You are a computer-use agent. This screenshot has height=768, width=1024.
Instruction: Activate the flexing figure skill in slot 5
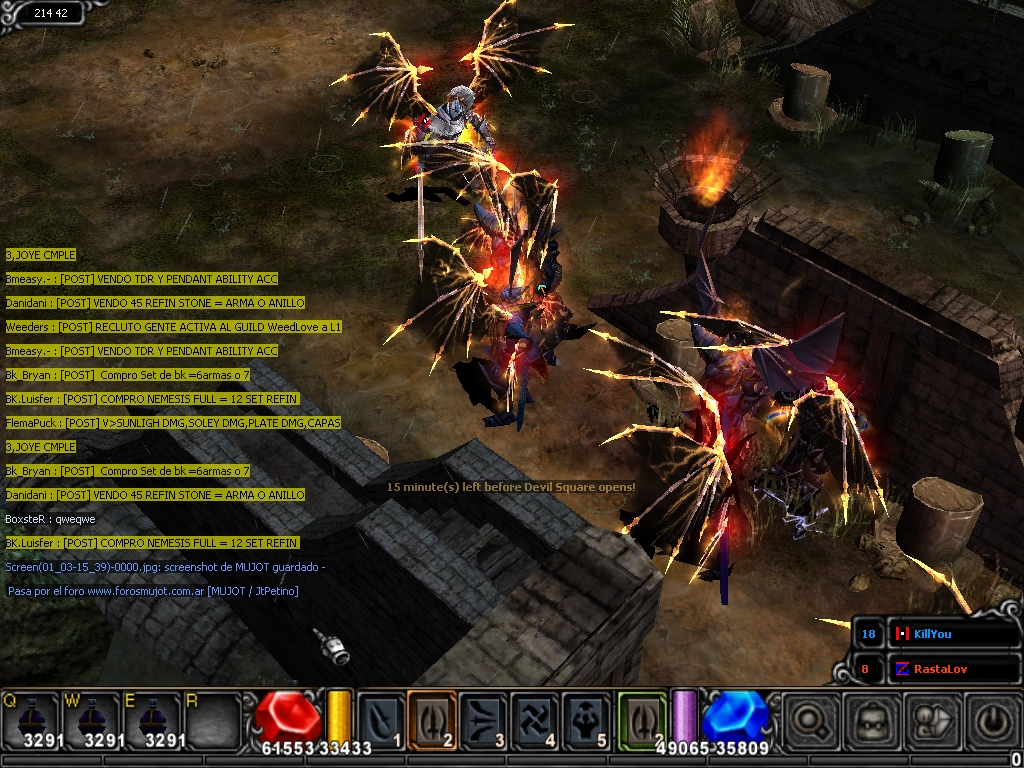pos(586,720)
